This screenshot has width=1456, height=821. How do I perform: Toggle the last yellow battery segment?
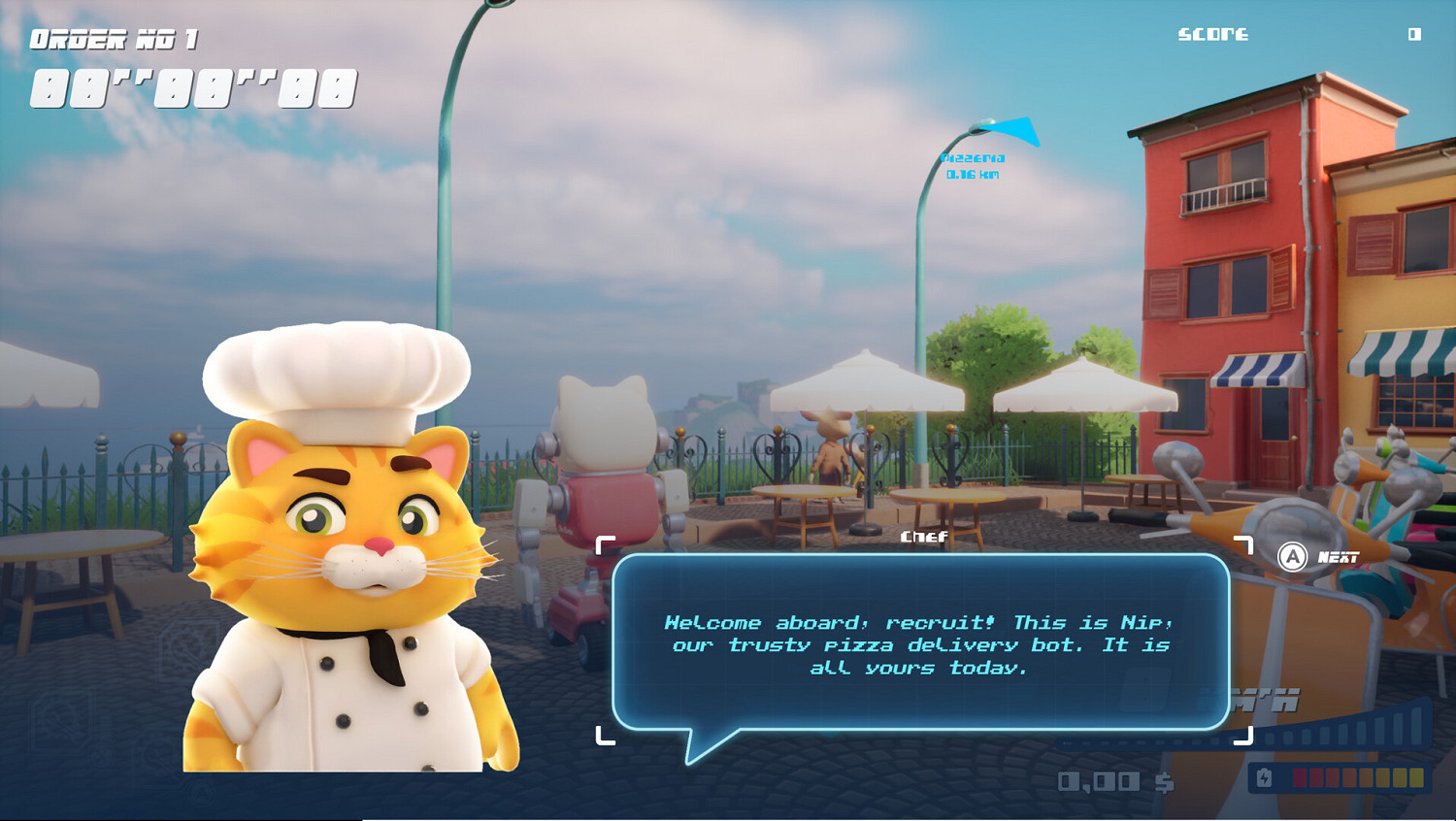(1415, 777)
